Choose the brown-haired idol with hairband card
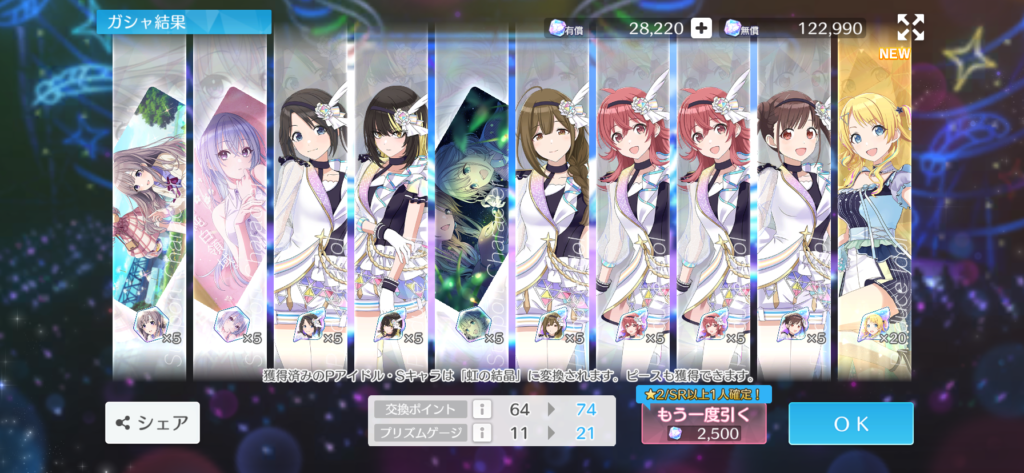Screen dimensions: 1024x473 [793, 200]
